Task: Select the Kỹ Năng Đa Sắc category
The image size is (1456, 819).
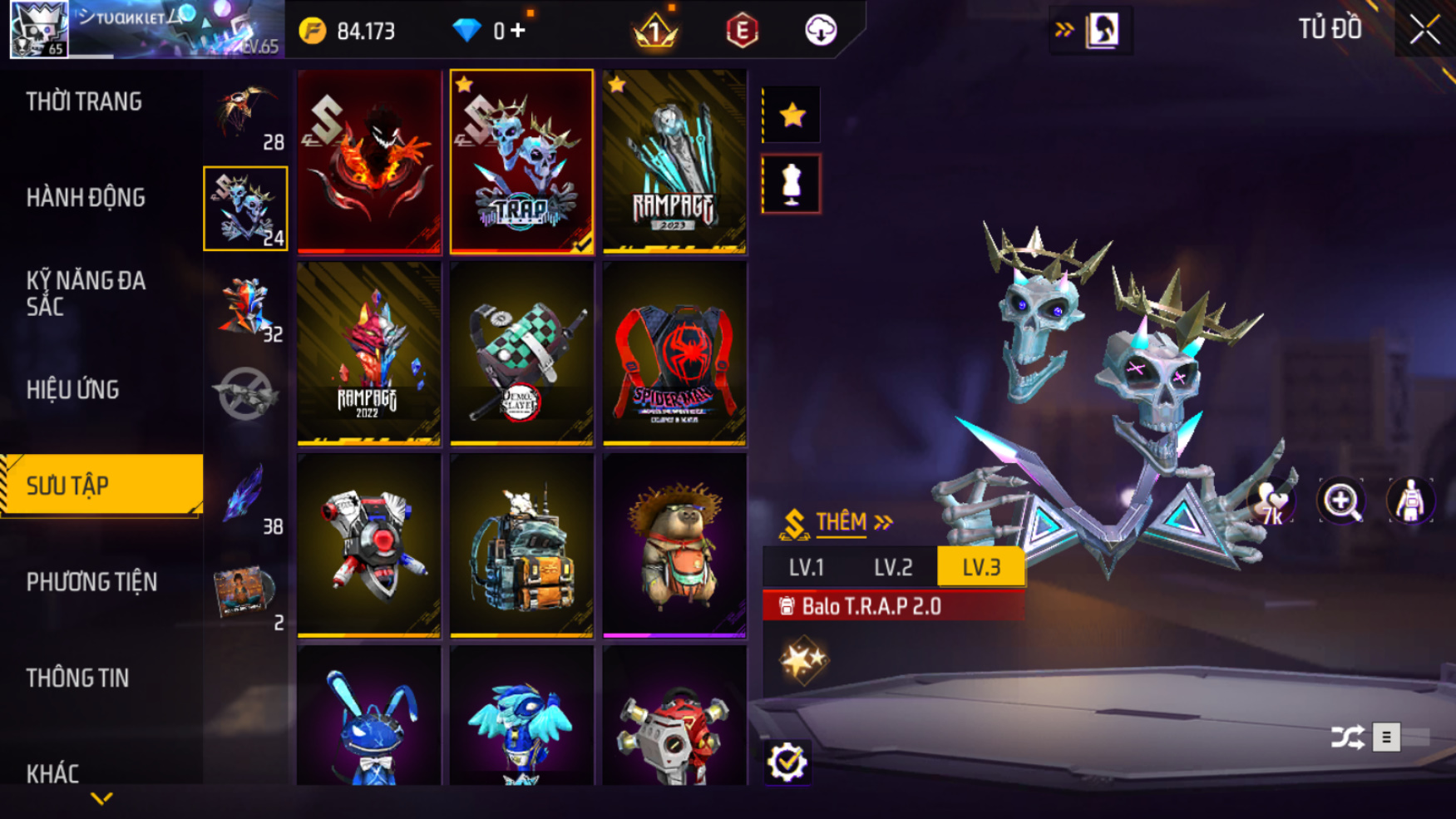Action: 86,293
